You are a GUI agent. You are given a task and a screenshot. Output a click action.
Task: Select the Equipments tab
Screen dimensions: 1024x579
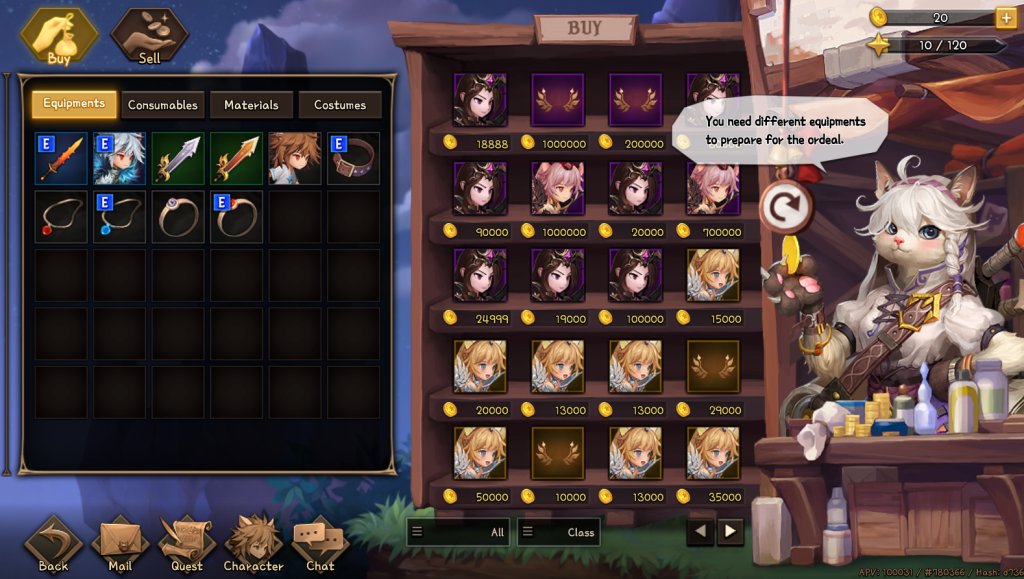74,103
